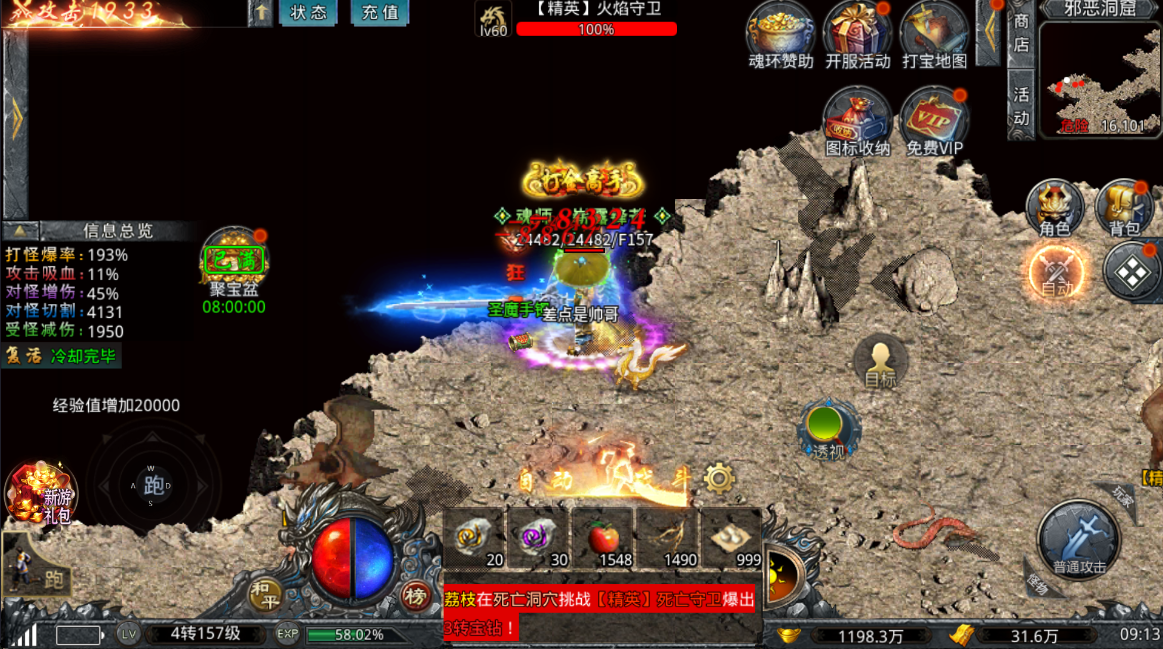This screenshot has width=1163, height=649.
Task: Open the 打宝地图 treasure map icon
Action: tap(934, 33)
